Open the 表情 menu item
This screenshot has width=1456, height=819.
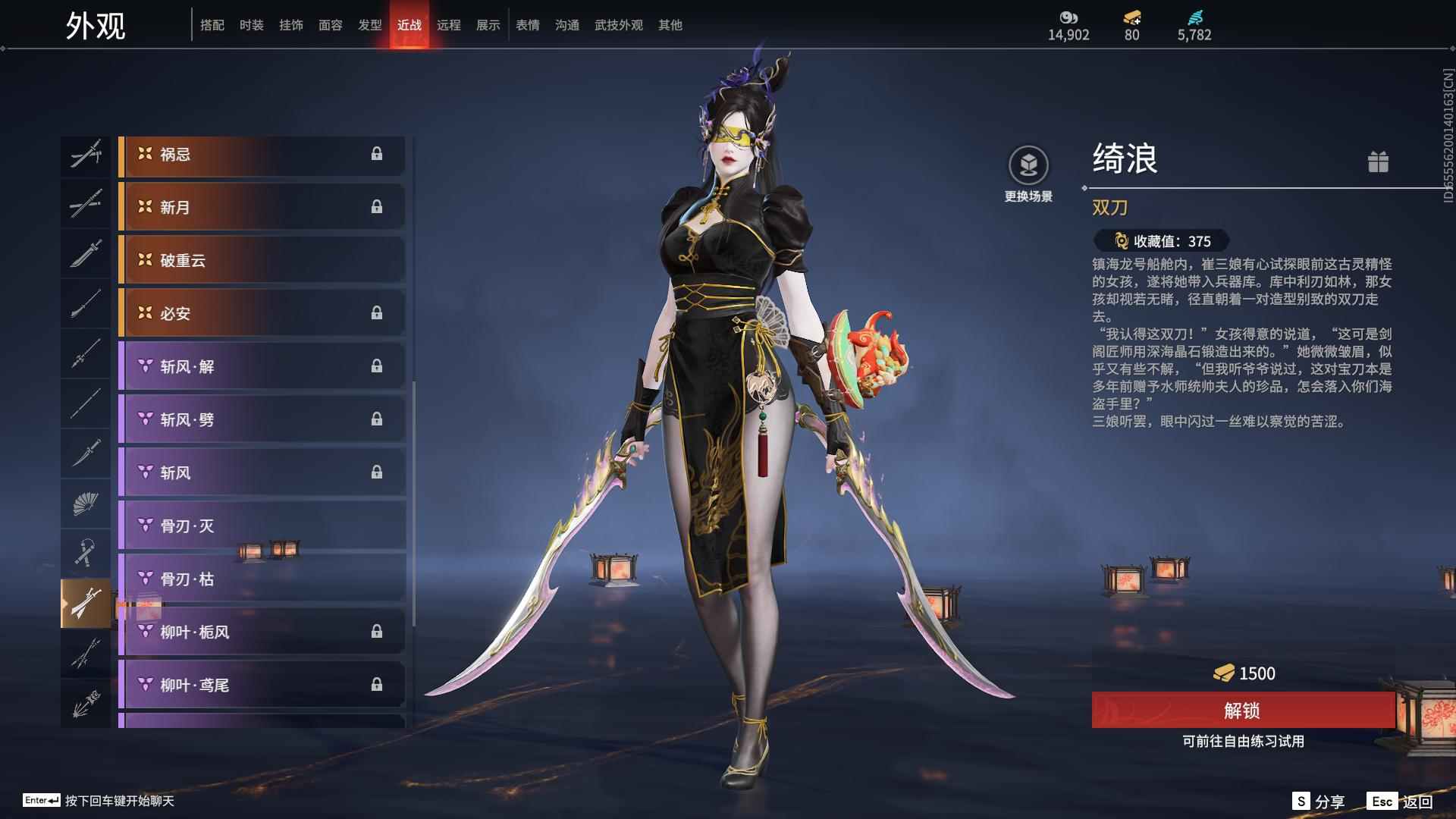(x=527, y=24)
